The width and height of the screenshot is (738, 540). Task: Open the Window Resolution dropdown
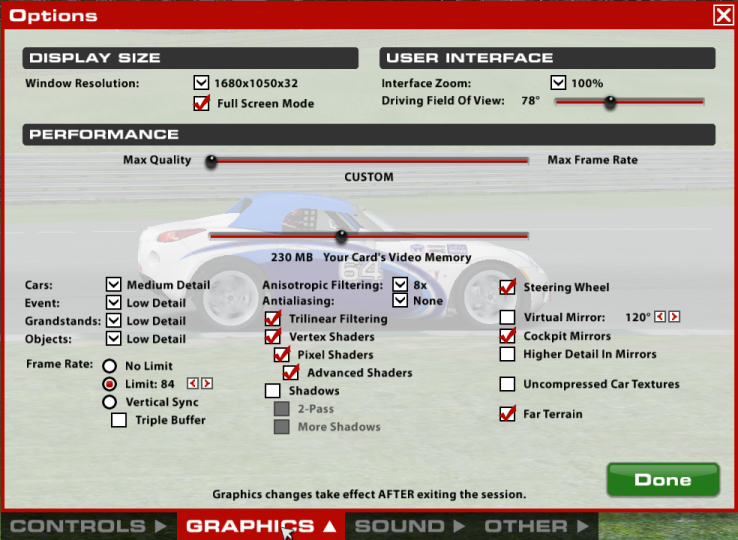point(200,83)
